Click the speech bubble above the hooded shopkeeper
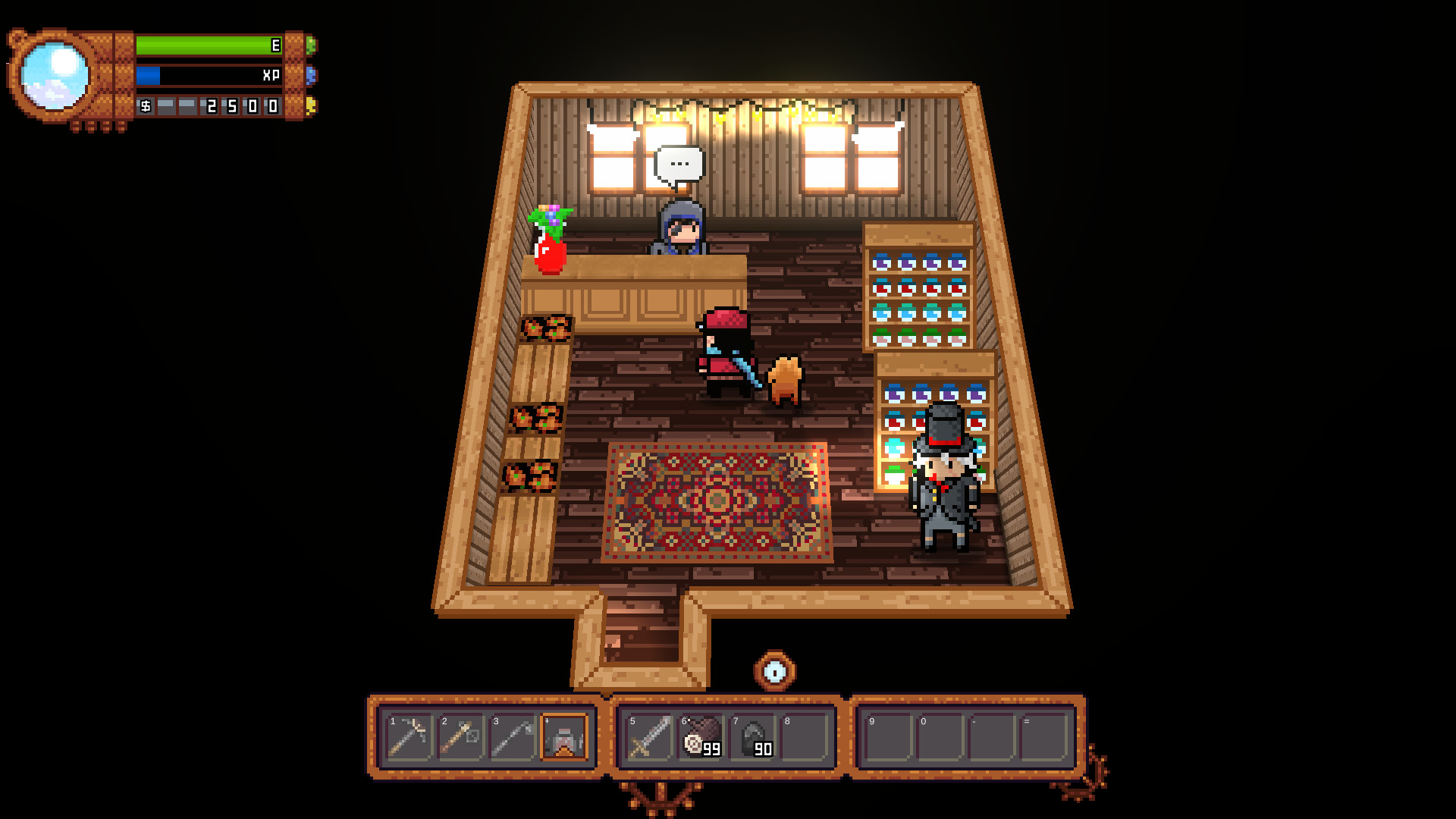Image resolution: width=1456 pixels, height=819 pixels. pyautogui.click(x=677, y=162)
